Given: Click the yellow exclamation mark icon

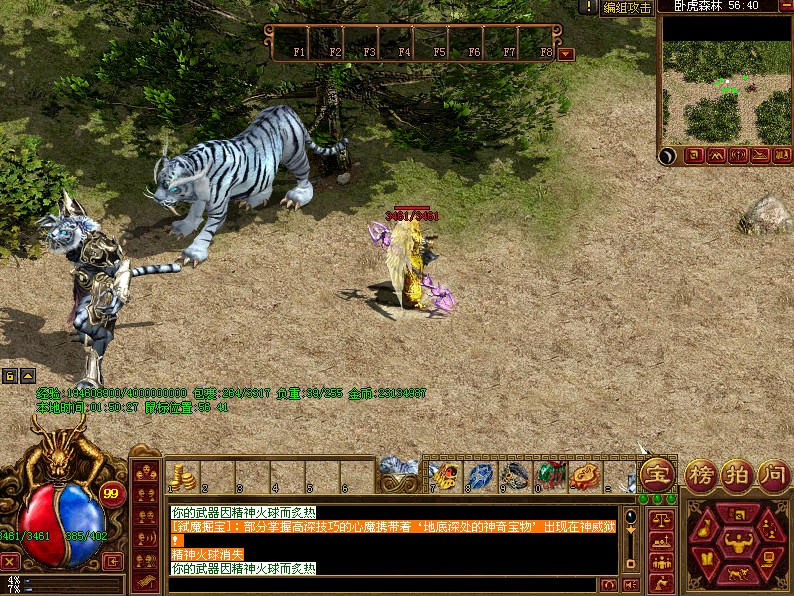Looking at the screenshot, I should click(x=590, y=7).
